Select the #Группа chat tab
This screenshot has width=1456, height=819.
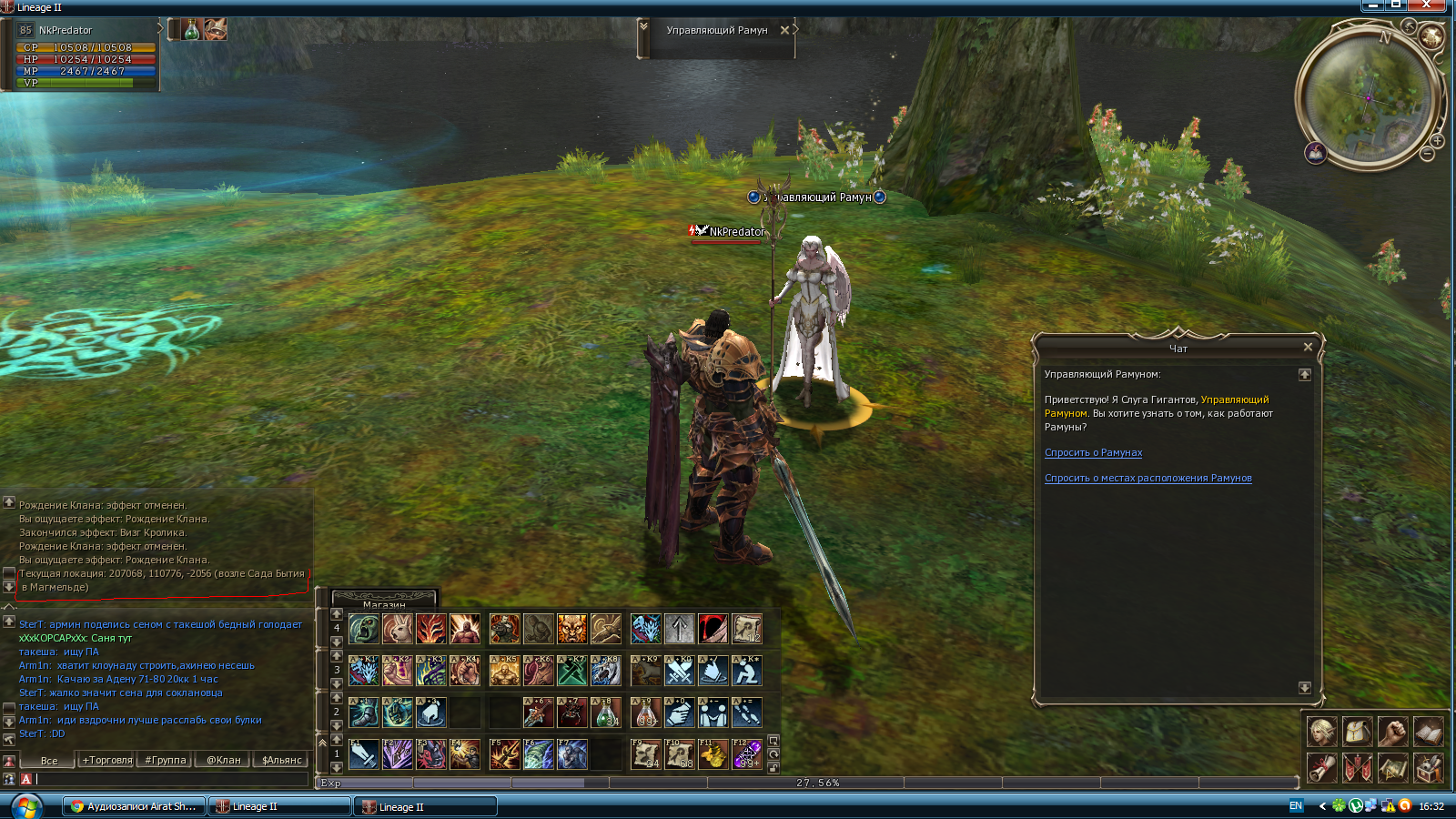click(166, 760)
